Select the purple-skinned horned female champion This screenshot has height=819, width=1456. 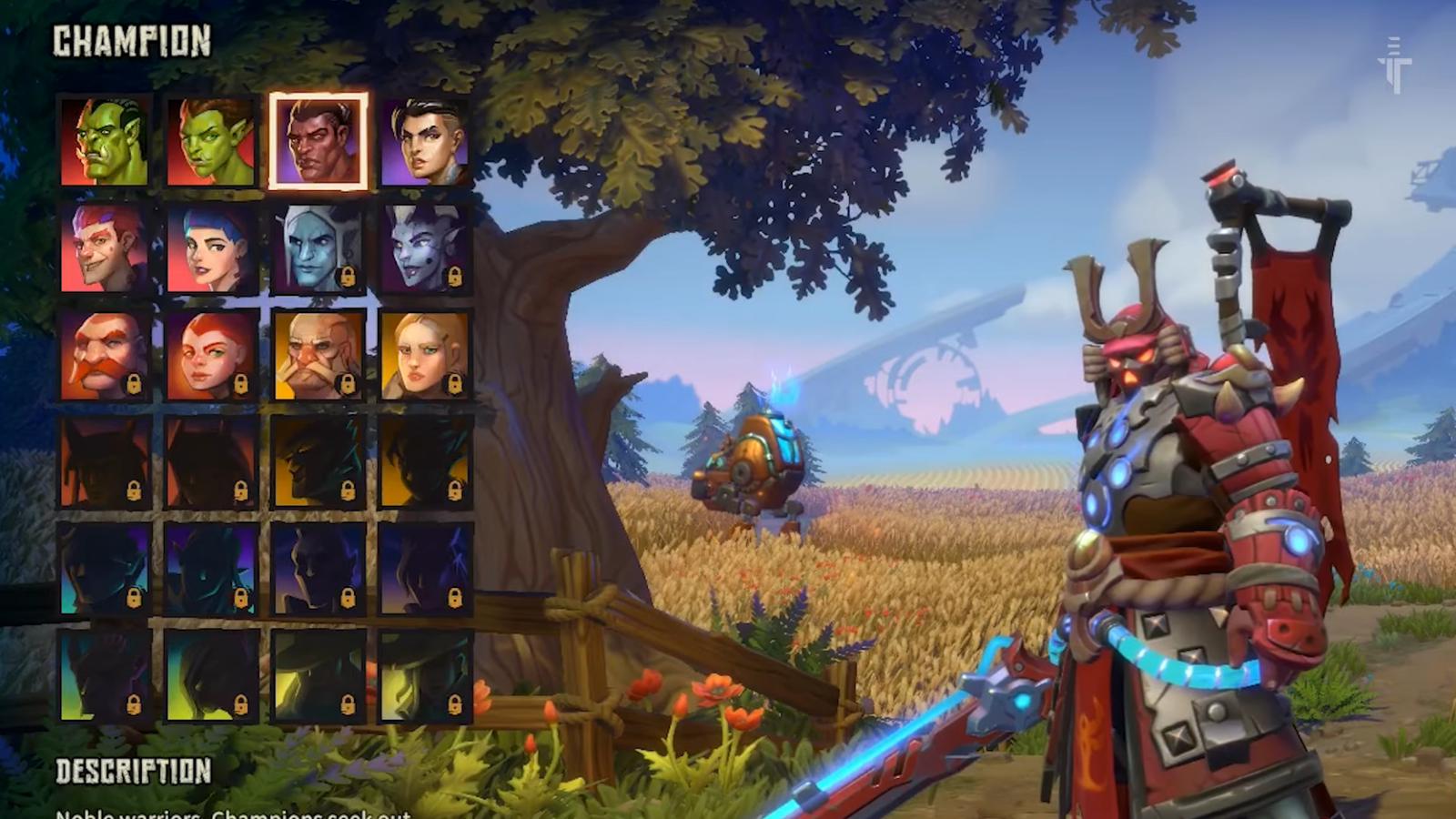click(423, 248)
